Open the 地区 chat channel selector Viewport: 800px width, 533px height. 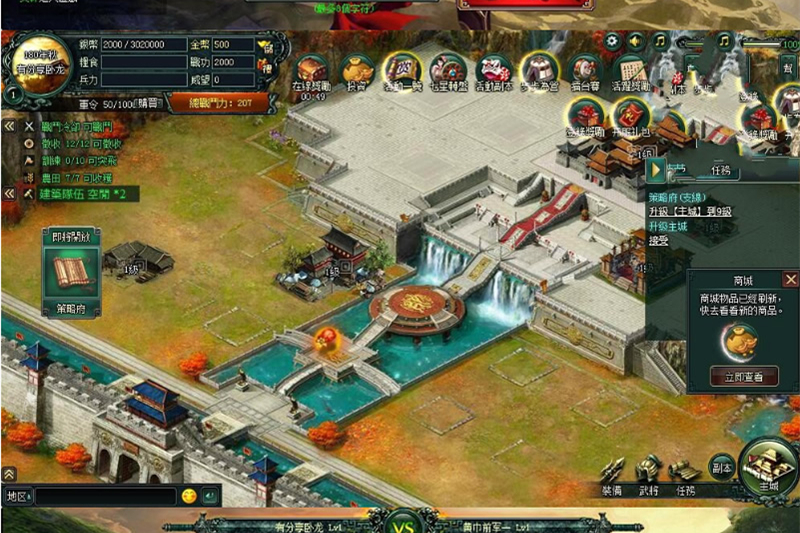tap(17, 496)
